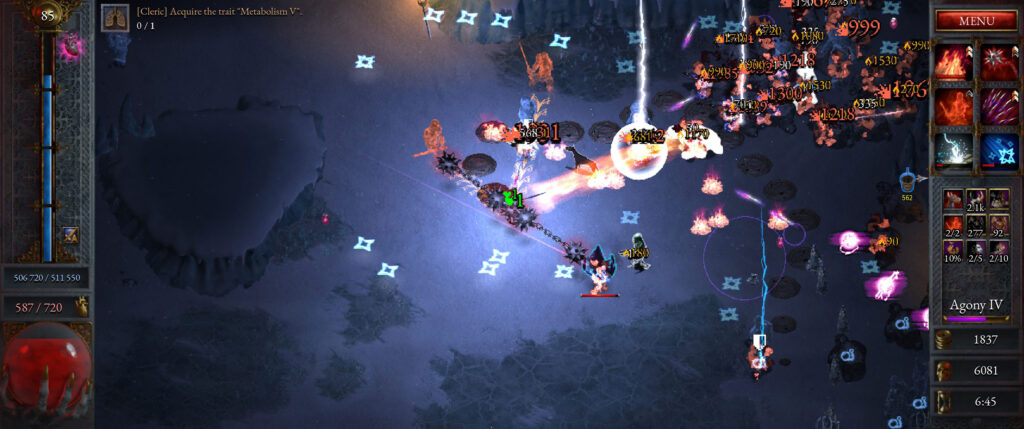Click the crossed swords icon beside experience bar
Image resolution: width=1024 pixels, height=429 pixels.
[x=71, y=235]
